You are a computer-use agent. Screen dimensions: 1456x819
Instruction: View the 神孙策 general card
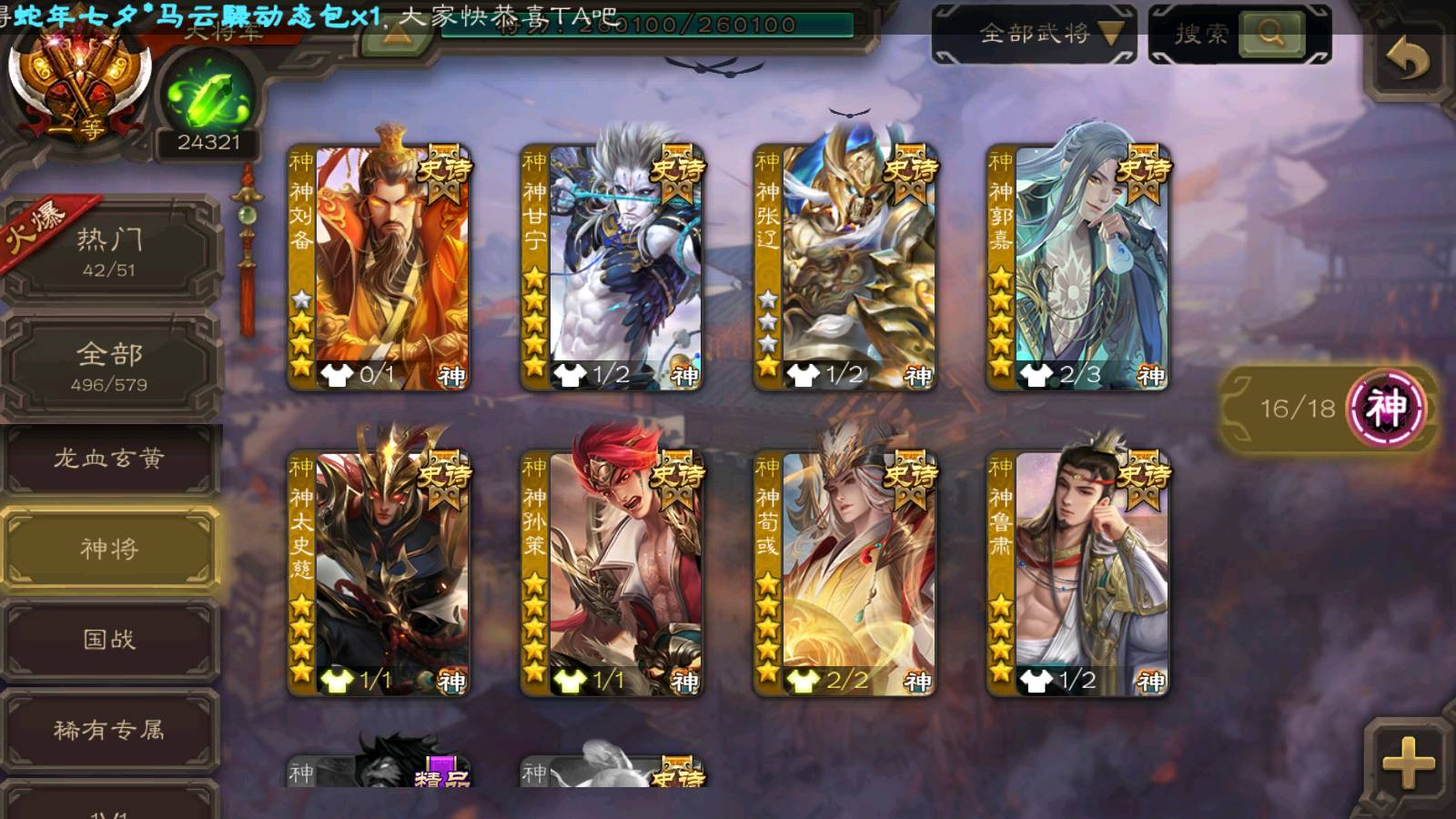pos(612,574)
